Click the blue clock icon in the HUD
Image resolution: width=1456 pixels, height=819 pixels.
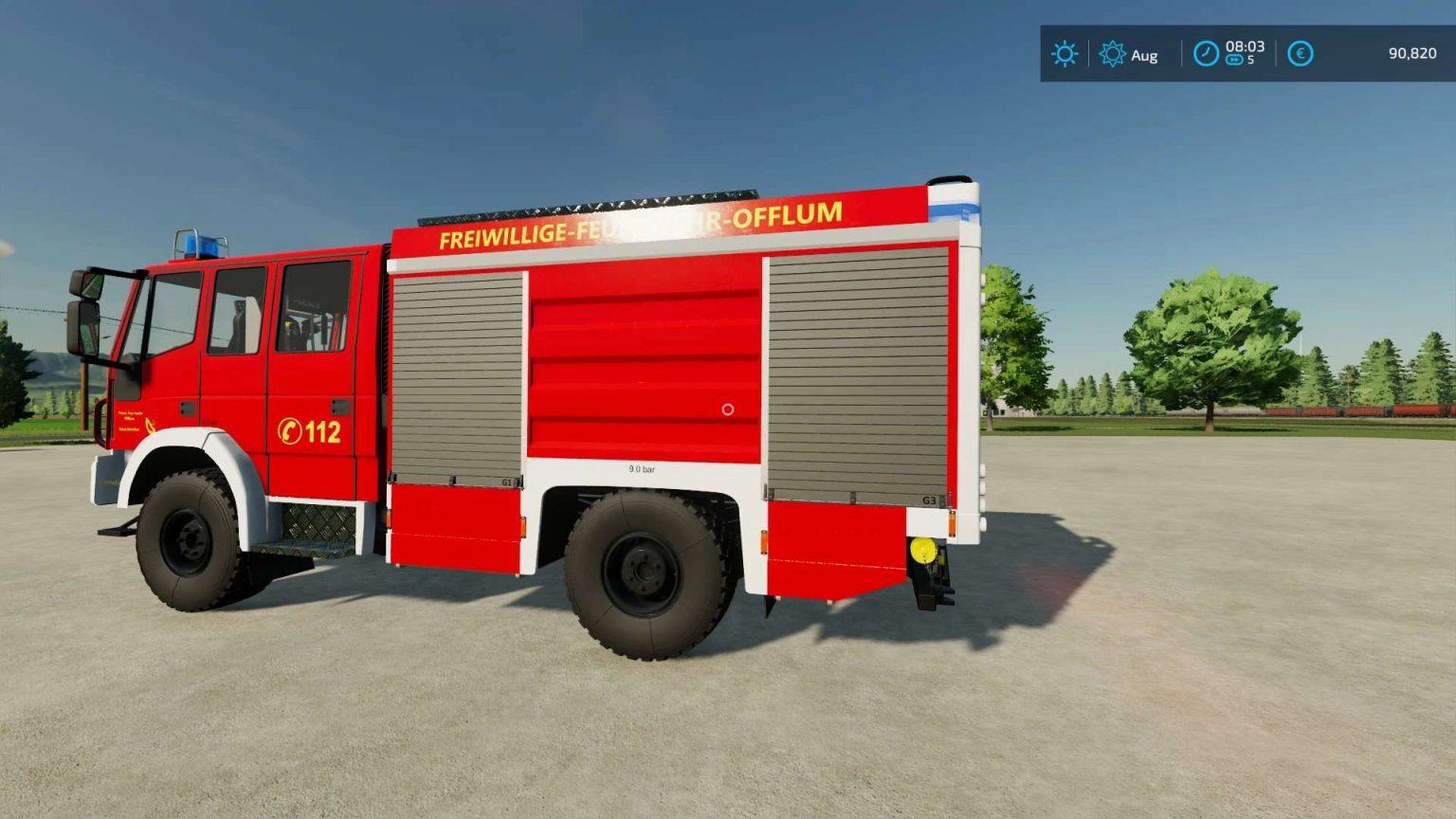1204,54
